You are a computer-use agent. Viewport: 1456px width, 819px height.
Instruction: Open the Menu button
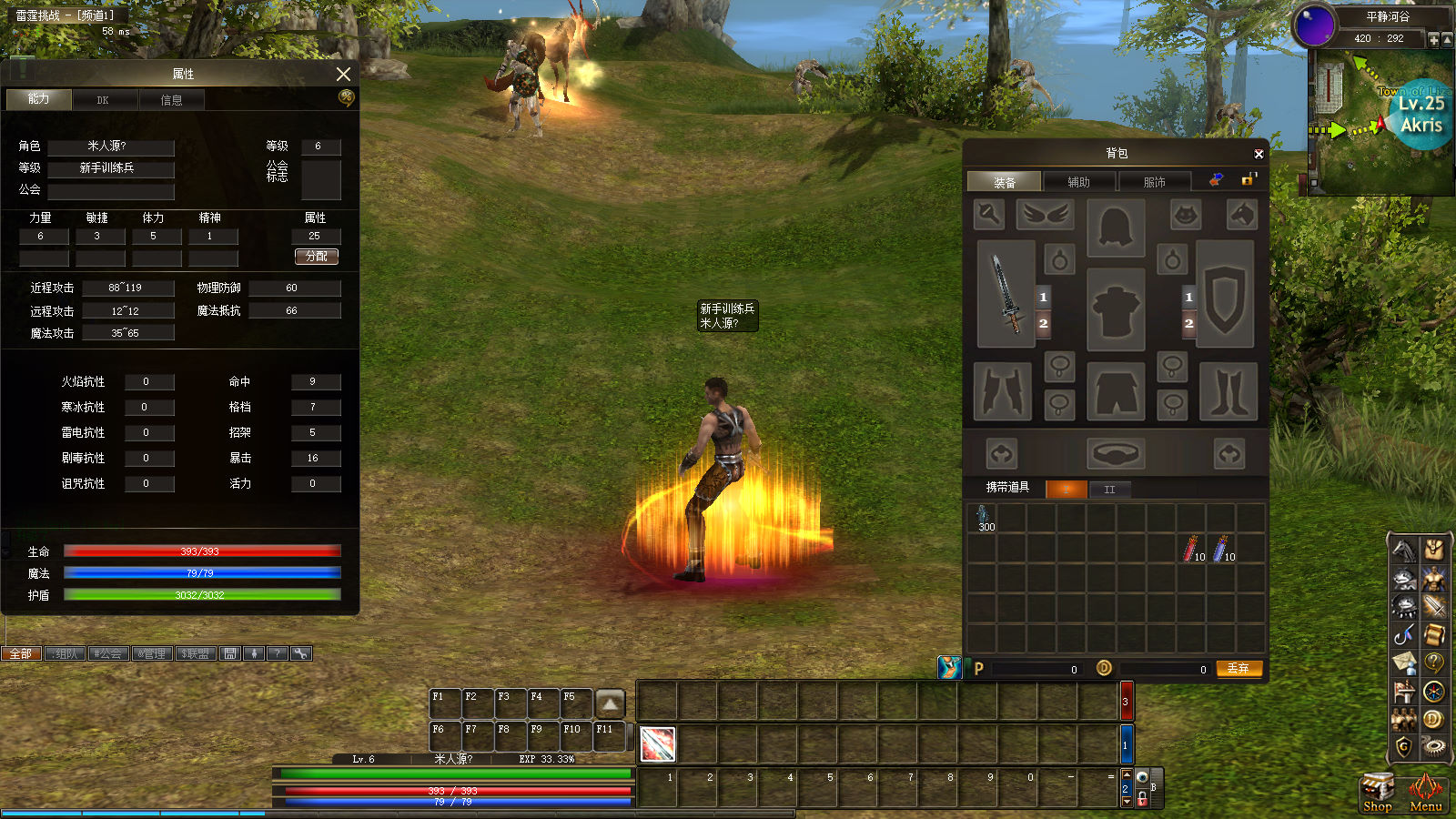pos(1426,791)
